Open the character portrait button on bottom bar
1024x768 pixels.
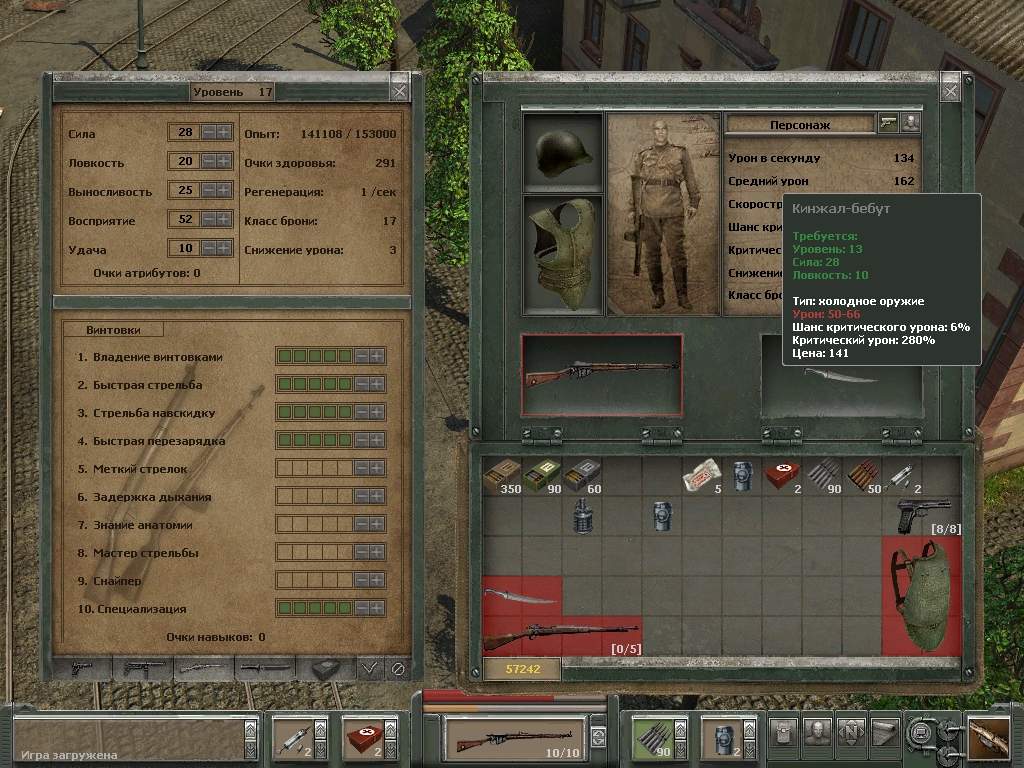[x=818, y=733]
